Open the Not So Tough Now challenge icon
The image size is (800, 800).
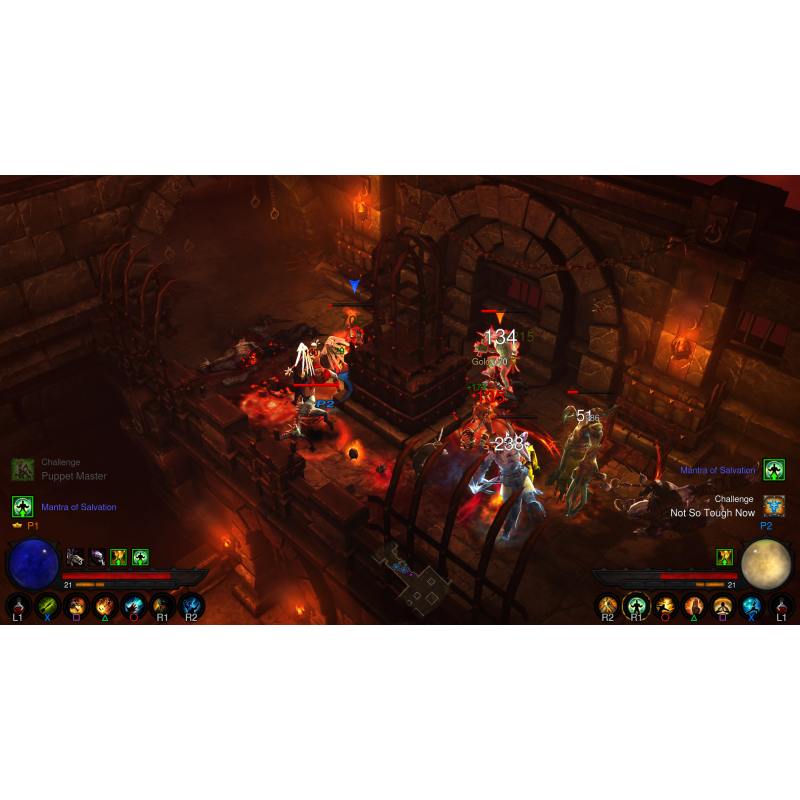[x=774, y=505]
